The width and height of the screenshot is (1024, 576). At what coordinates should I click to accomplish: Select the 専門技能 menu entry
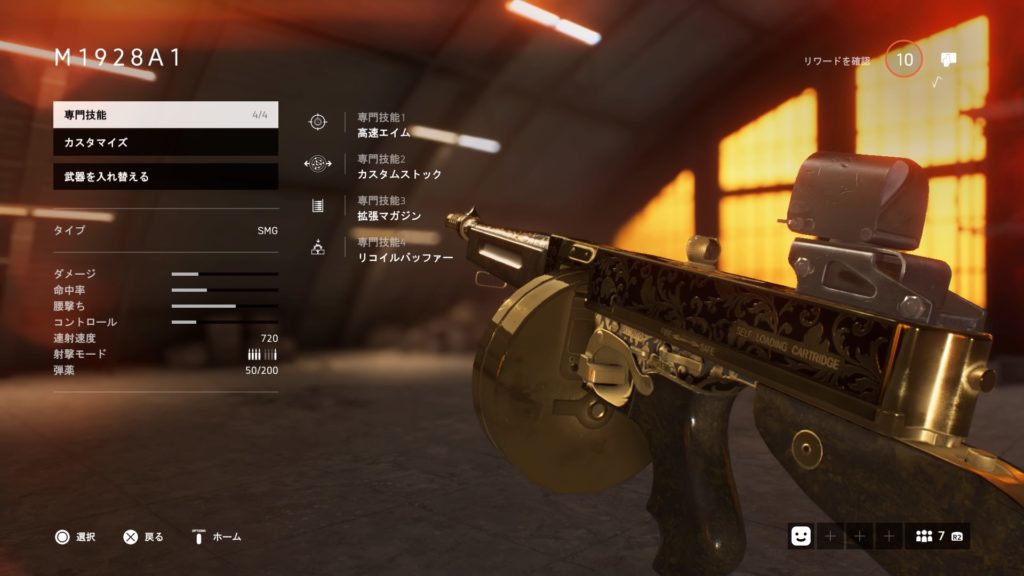click(165, 115)
